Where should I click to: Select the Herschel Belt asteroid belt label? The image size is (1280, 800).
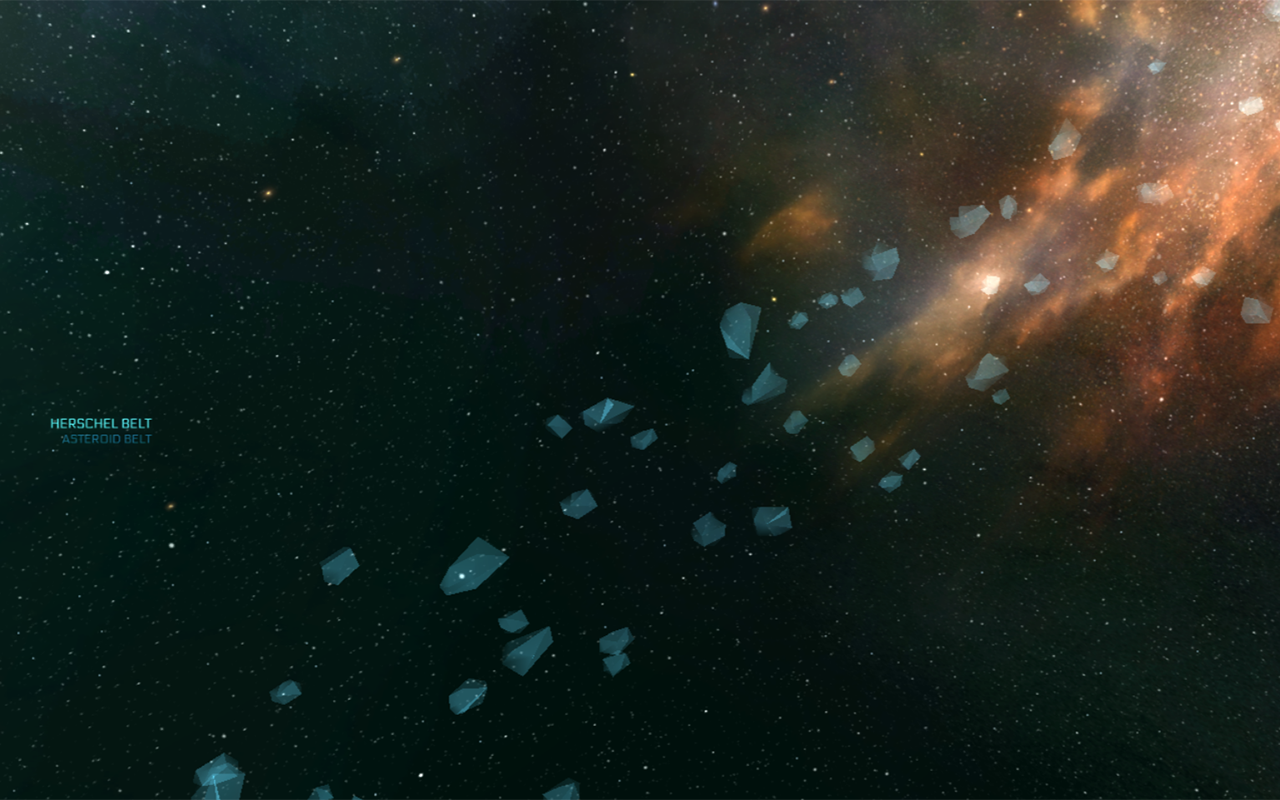coord(101,424)
